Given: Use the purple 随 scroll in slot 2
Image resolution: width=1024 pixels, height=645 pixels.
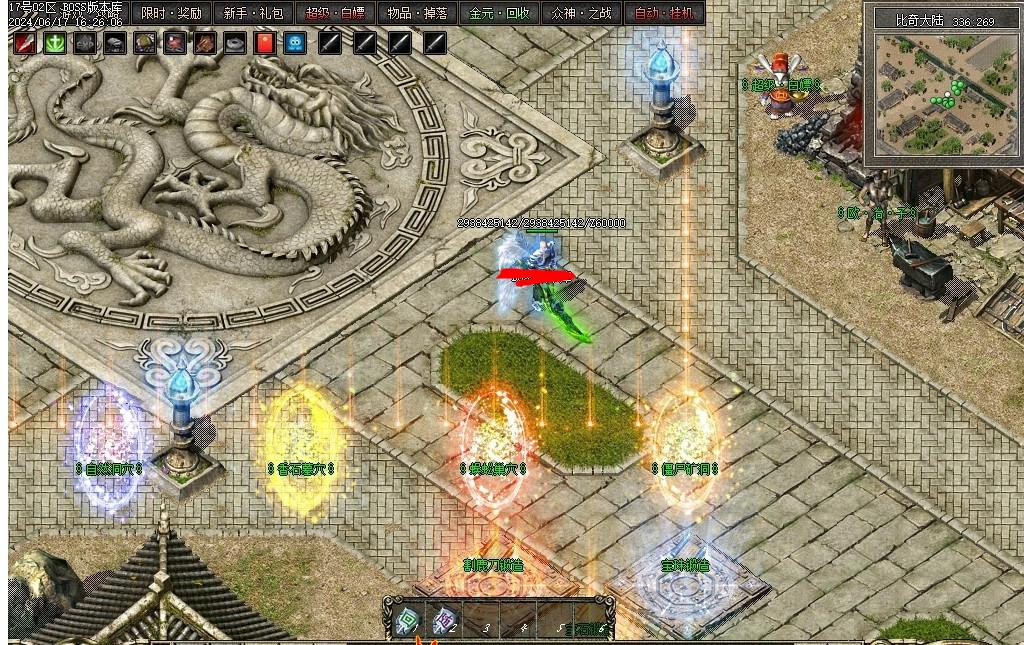Looking at the screenshot, I should [x=444, y=621].
